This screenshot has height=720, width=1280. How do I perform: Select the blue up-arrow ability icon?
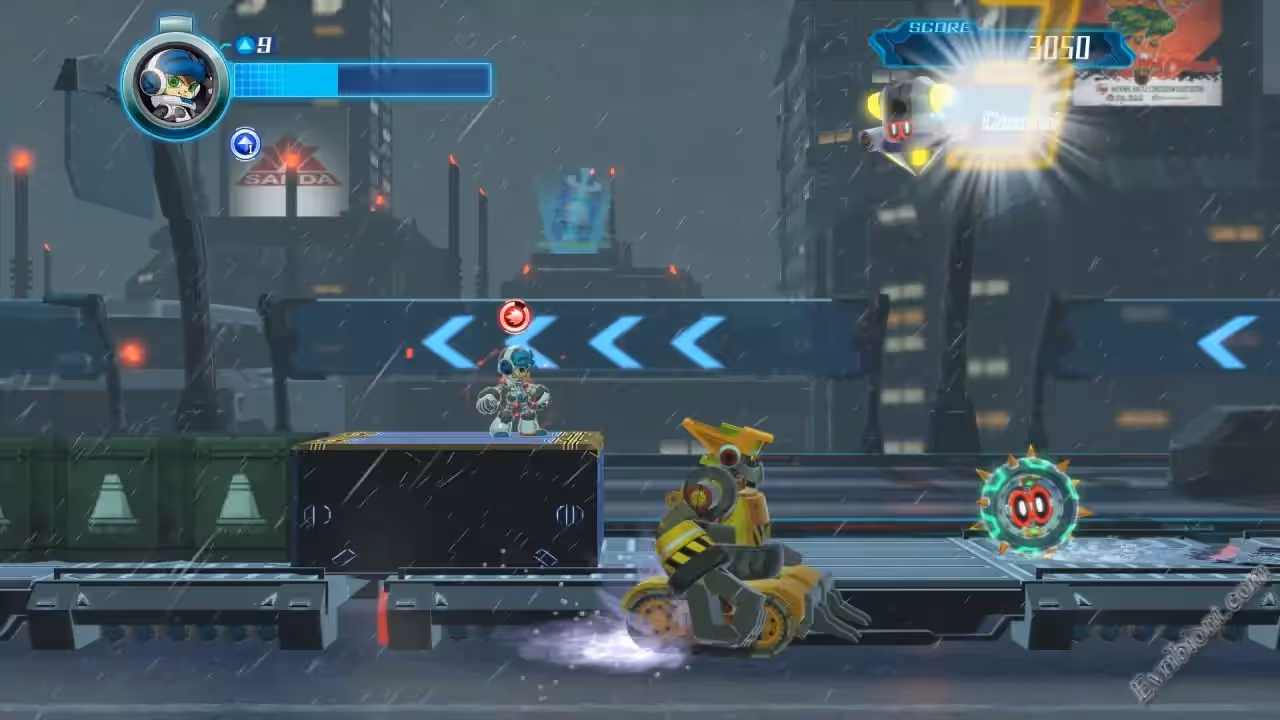click(x=245, y=144)
